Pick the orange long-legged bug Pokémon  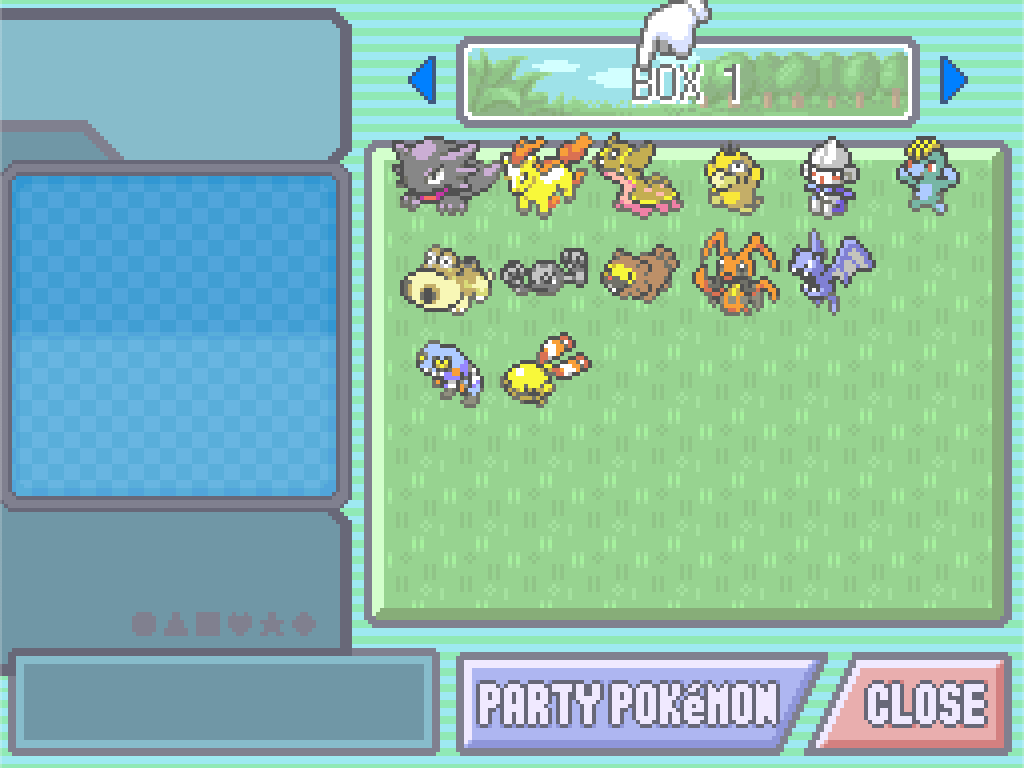click(x=737, y=270)
